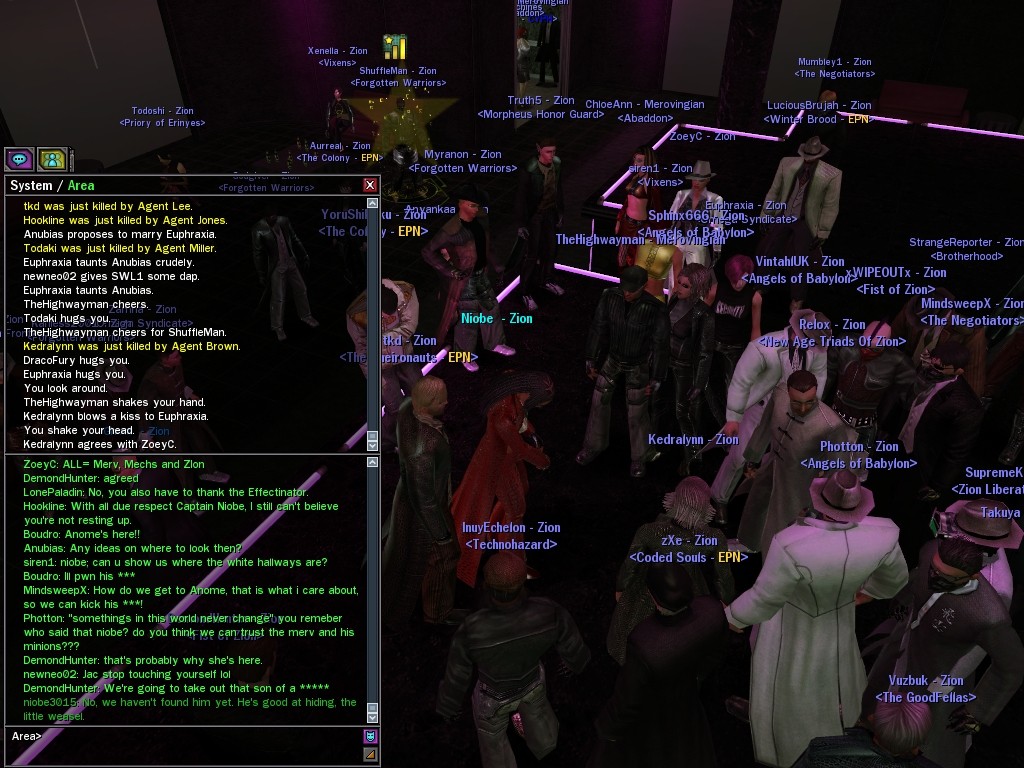Open the team/friends panel icon

(x=52, y=159)
